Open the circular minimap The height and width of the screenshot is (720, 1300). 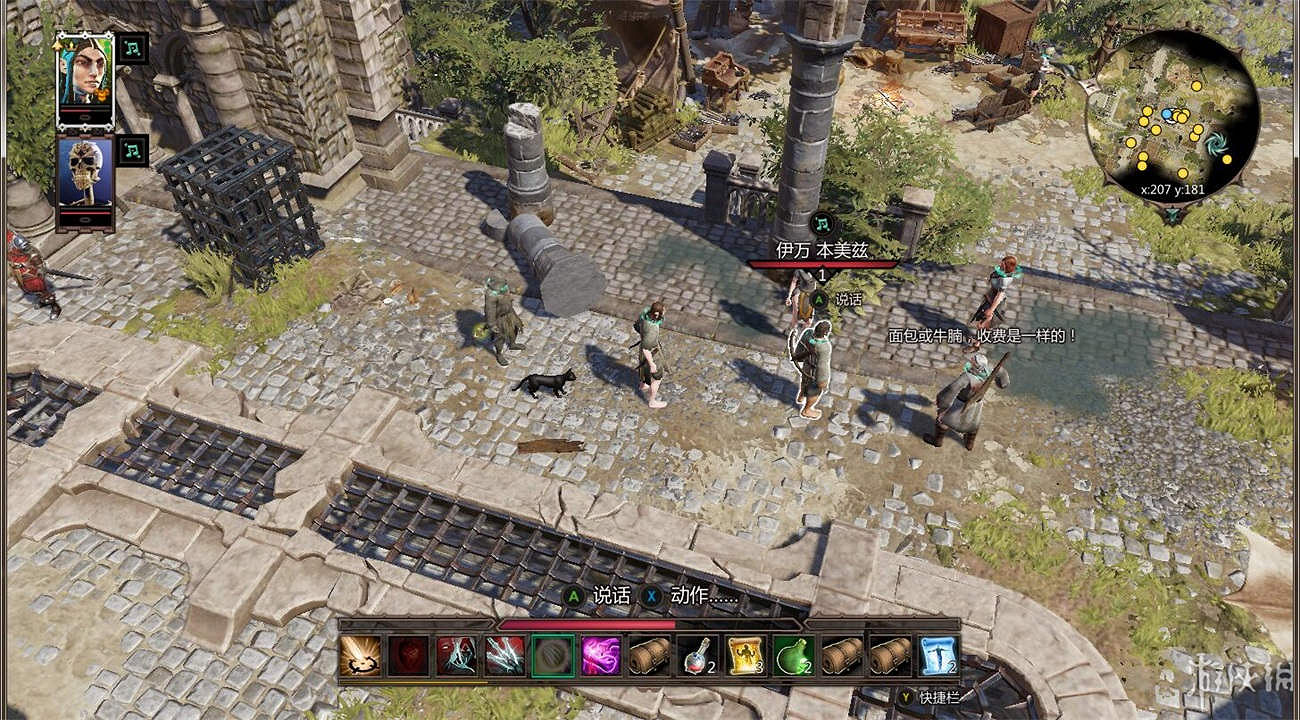[1171, 117]
